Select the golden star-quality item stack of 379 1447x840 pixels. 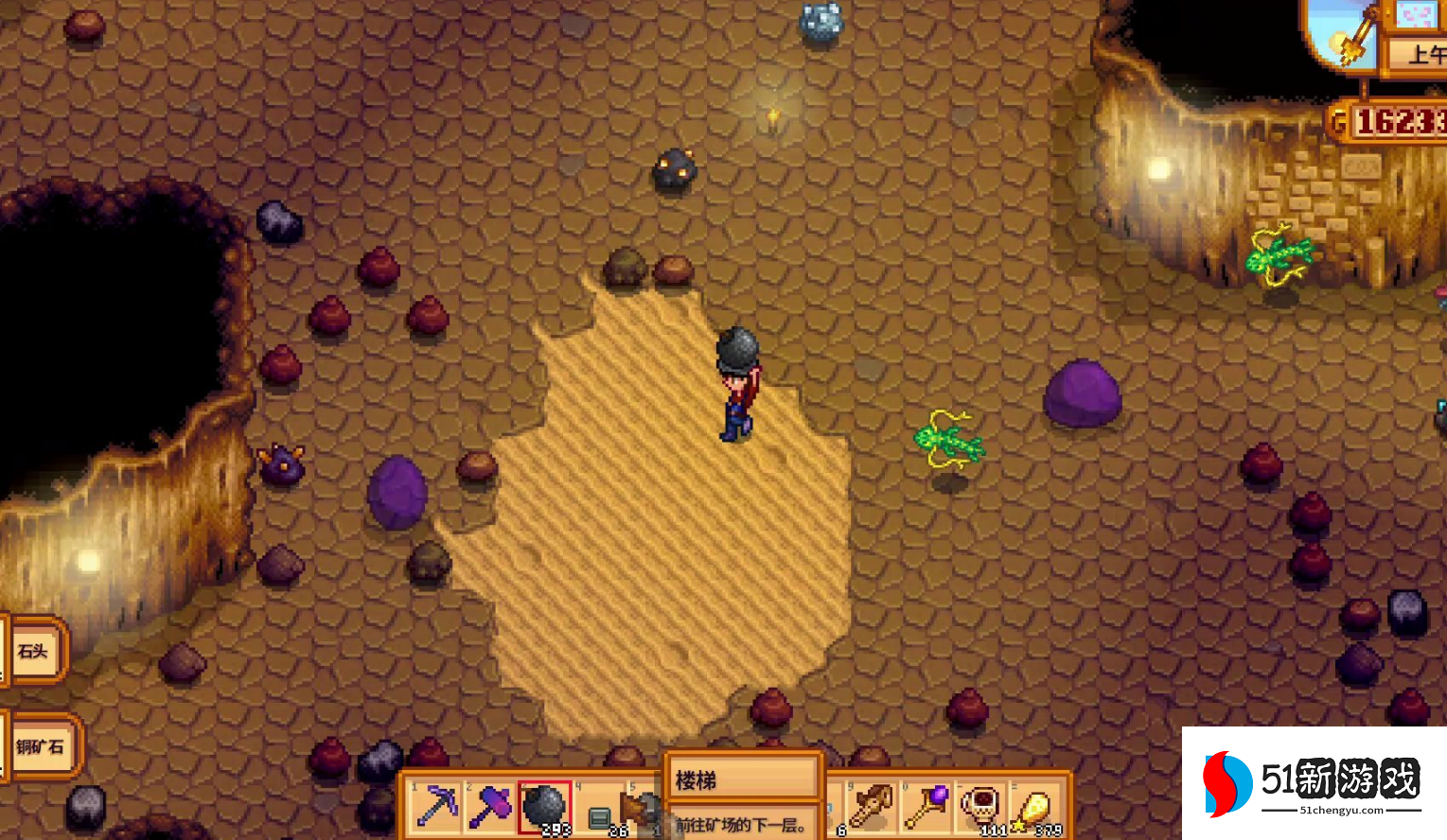(1035, 808)
